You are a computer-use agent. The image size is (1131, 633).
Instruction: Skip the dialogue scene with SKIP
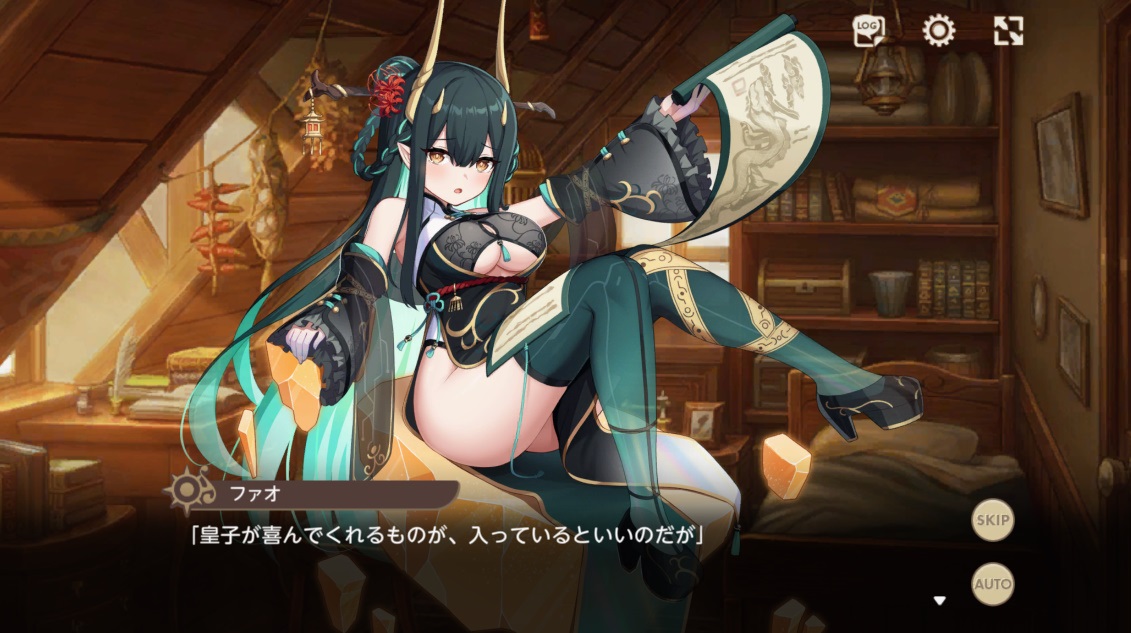coord(992,520)
